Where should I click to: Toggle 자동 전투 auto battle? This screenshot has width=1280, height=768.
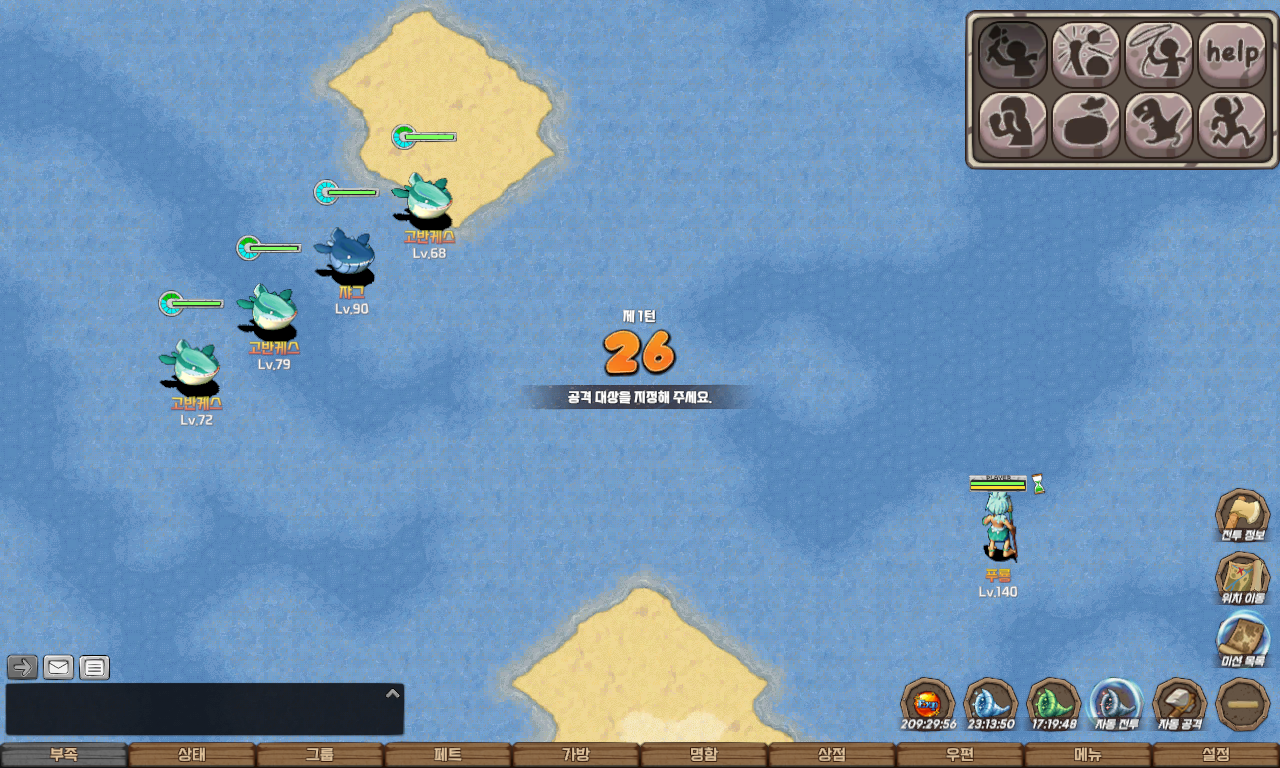[x=1117, y=704]
